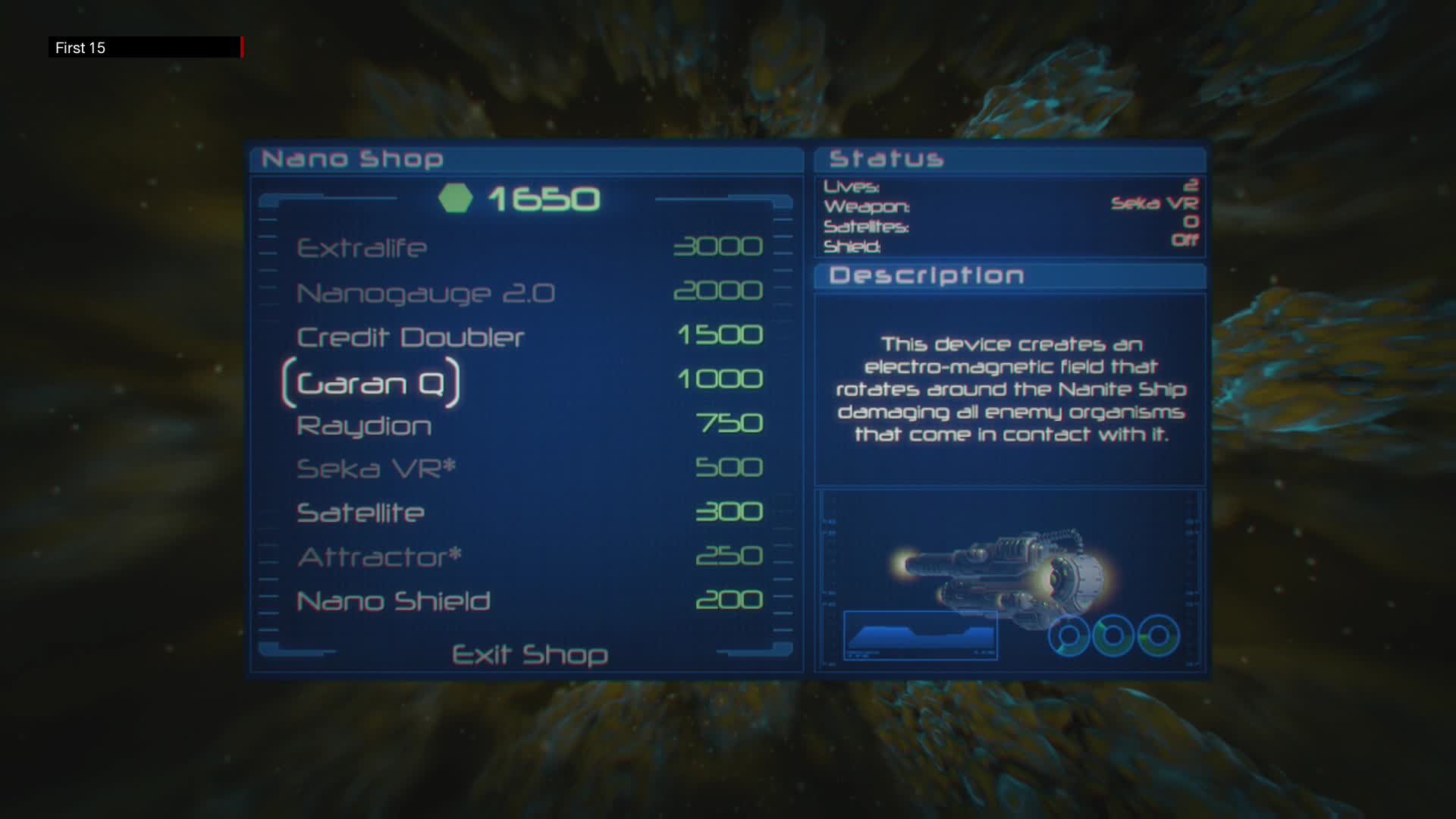Viewport: 1456px width, 819px height.
Task: Switch to the Nano Shop panel header
Action: point(352,158)
